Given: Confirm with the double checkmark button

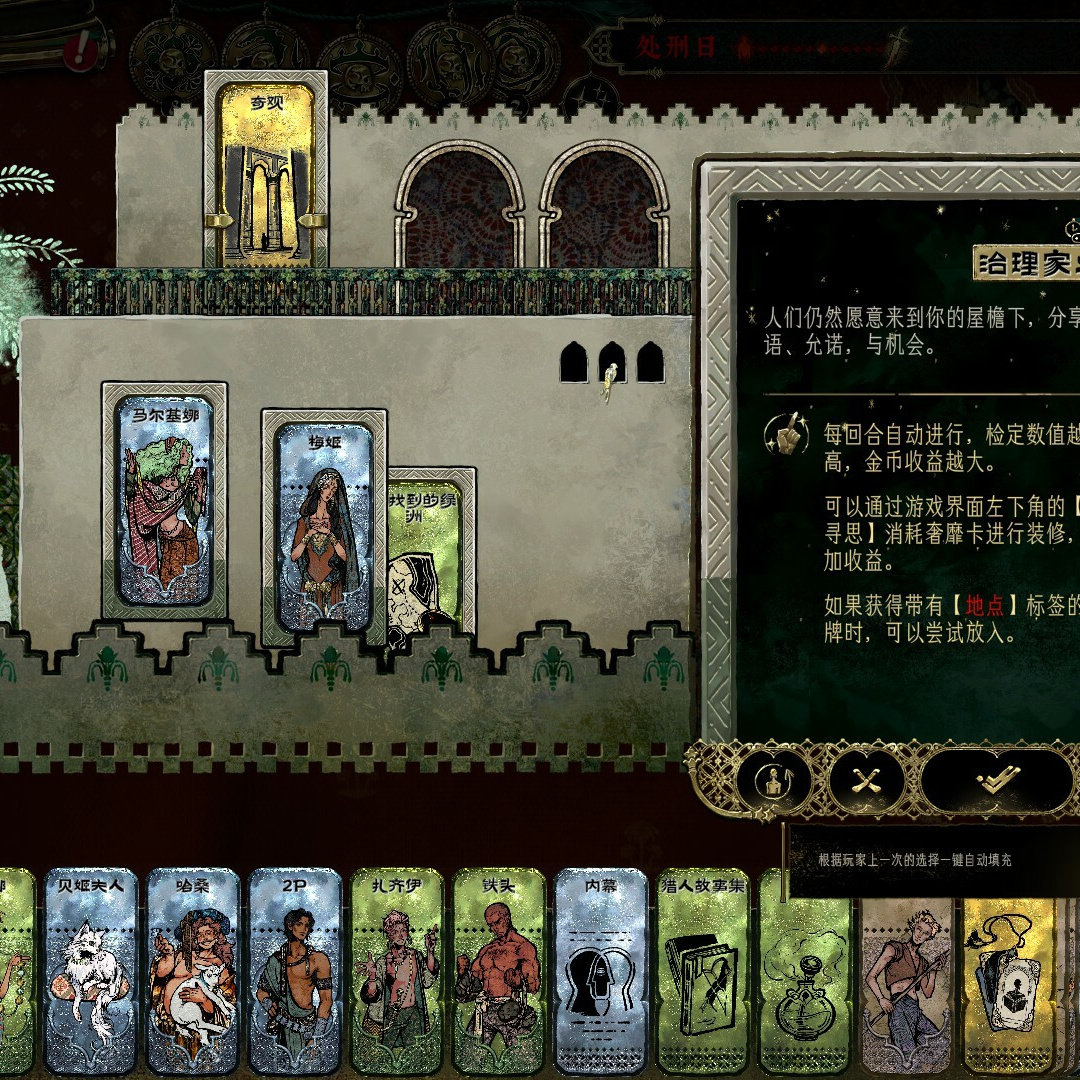Looking at the screenshot, I should tap(996, 779).
